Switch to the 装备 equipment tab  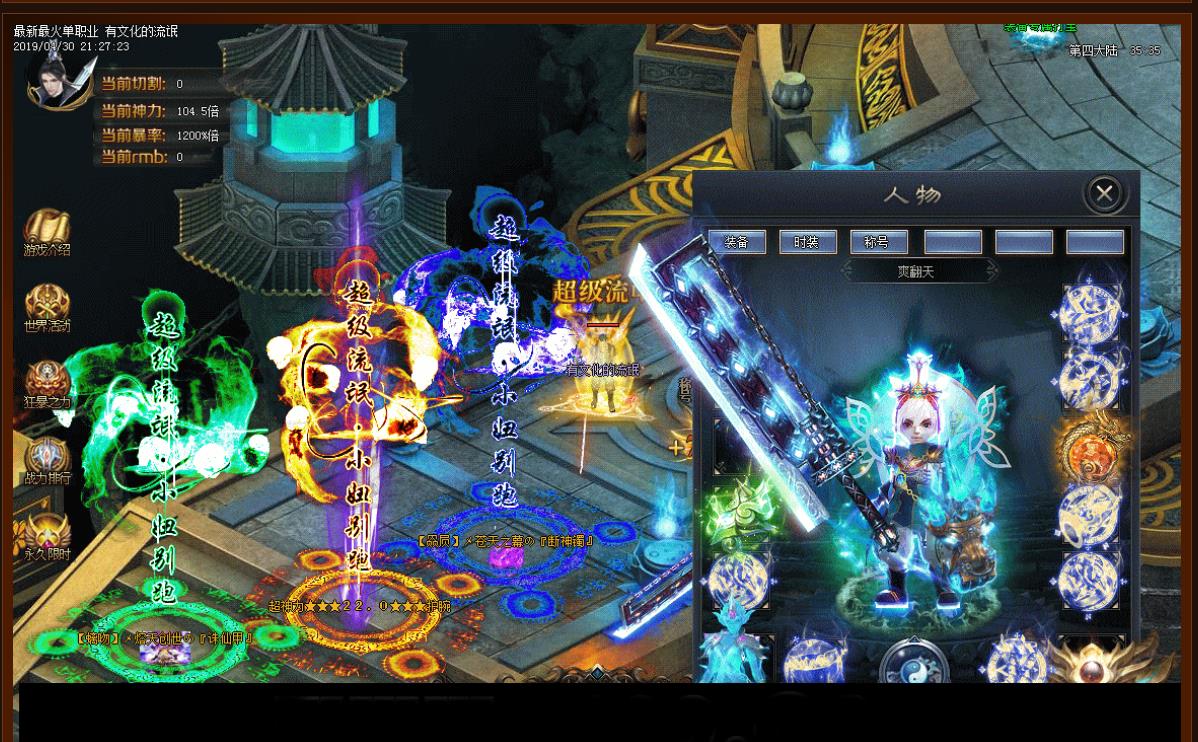click(x=737, y=242)
